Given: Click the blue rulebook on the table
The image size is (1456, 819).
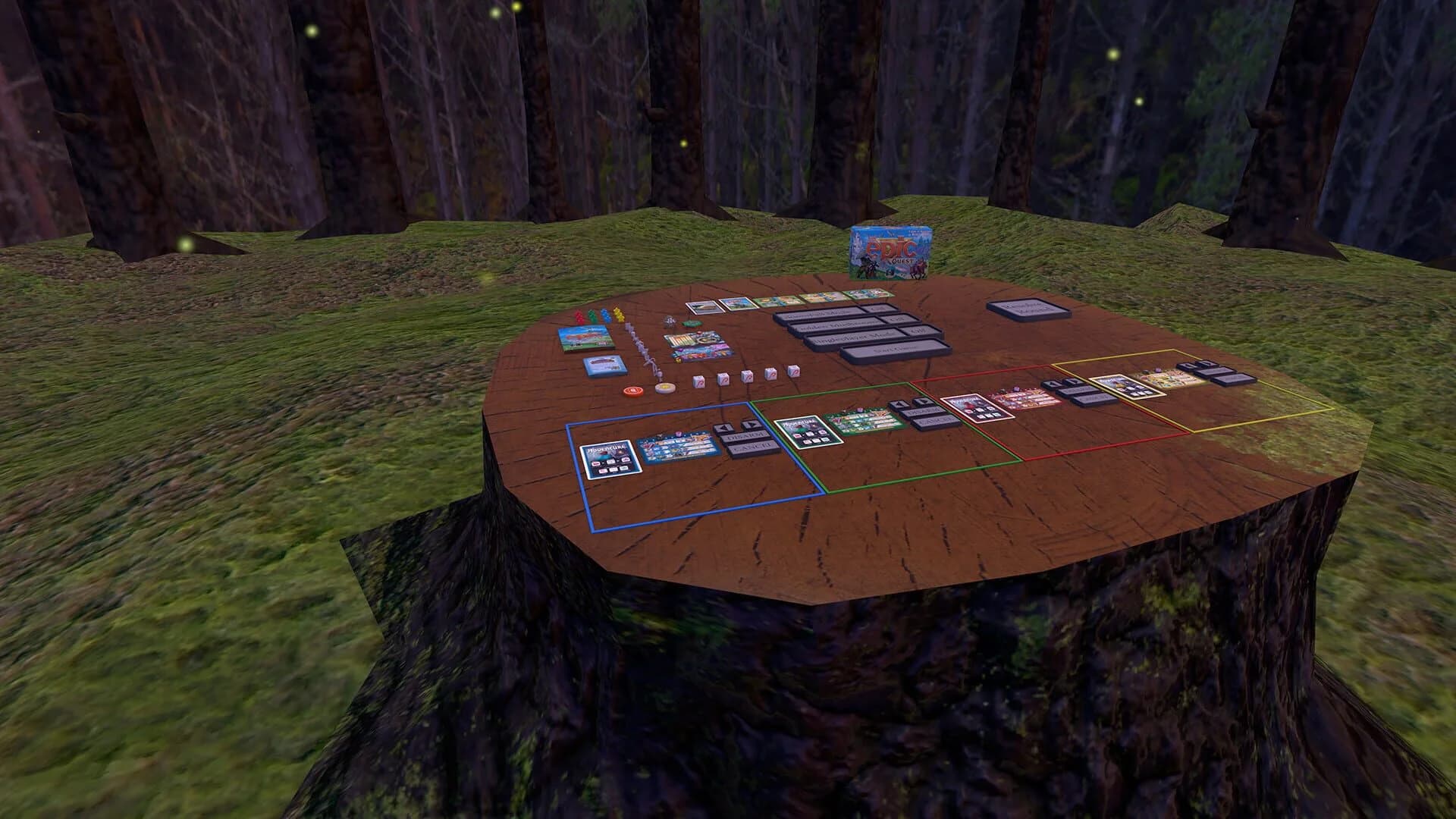Looking at the screenshot, I should pyautogui.click(x=604, y=364).
